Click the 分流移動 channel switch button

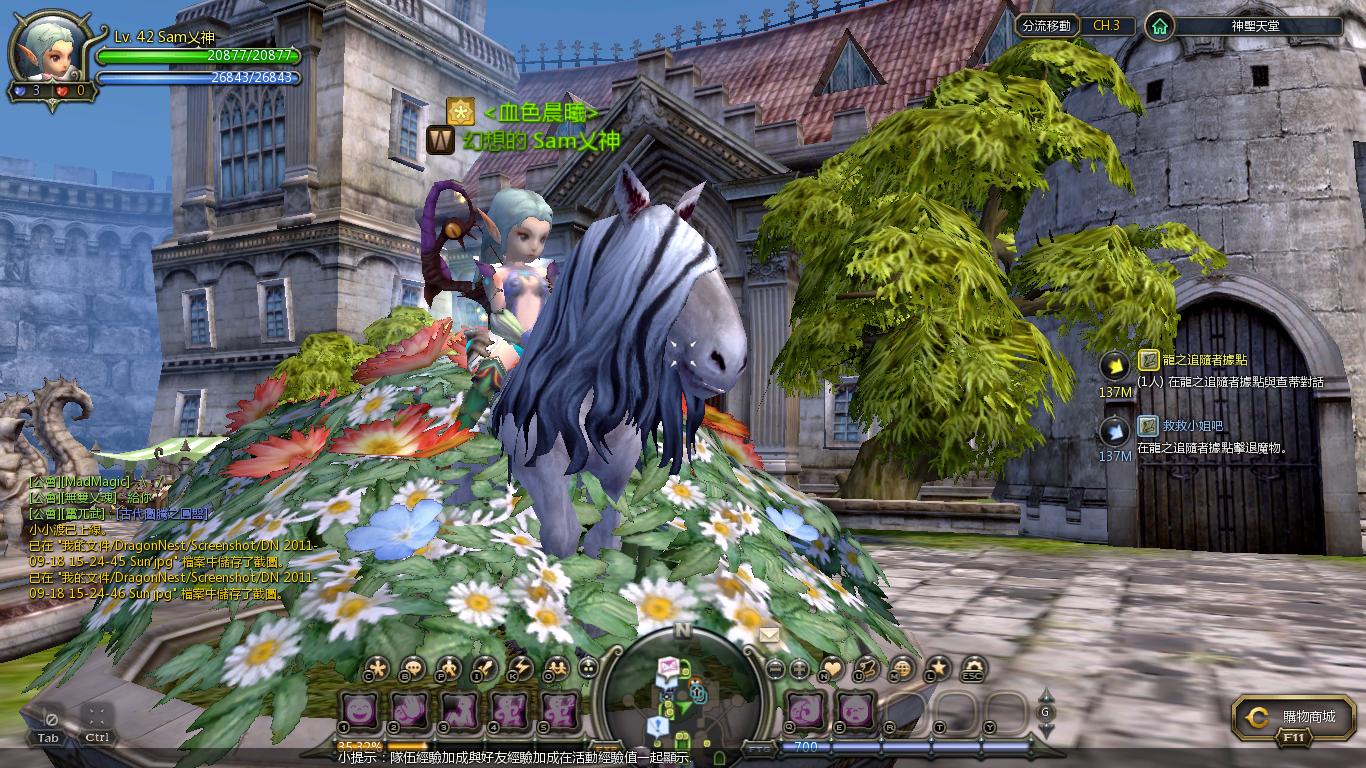pyautogui.click(x=1046, y=26)
